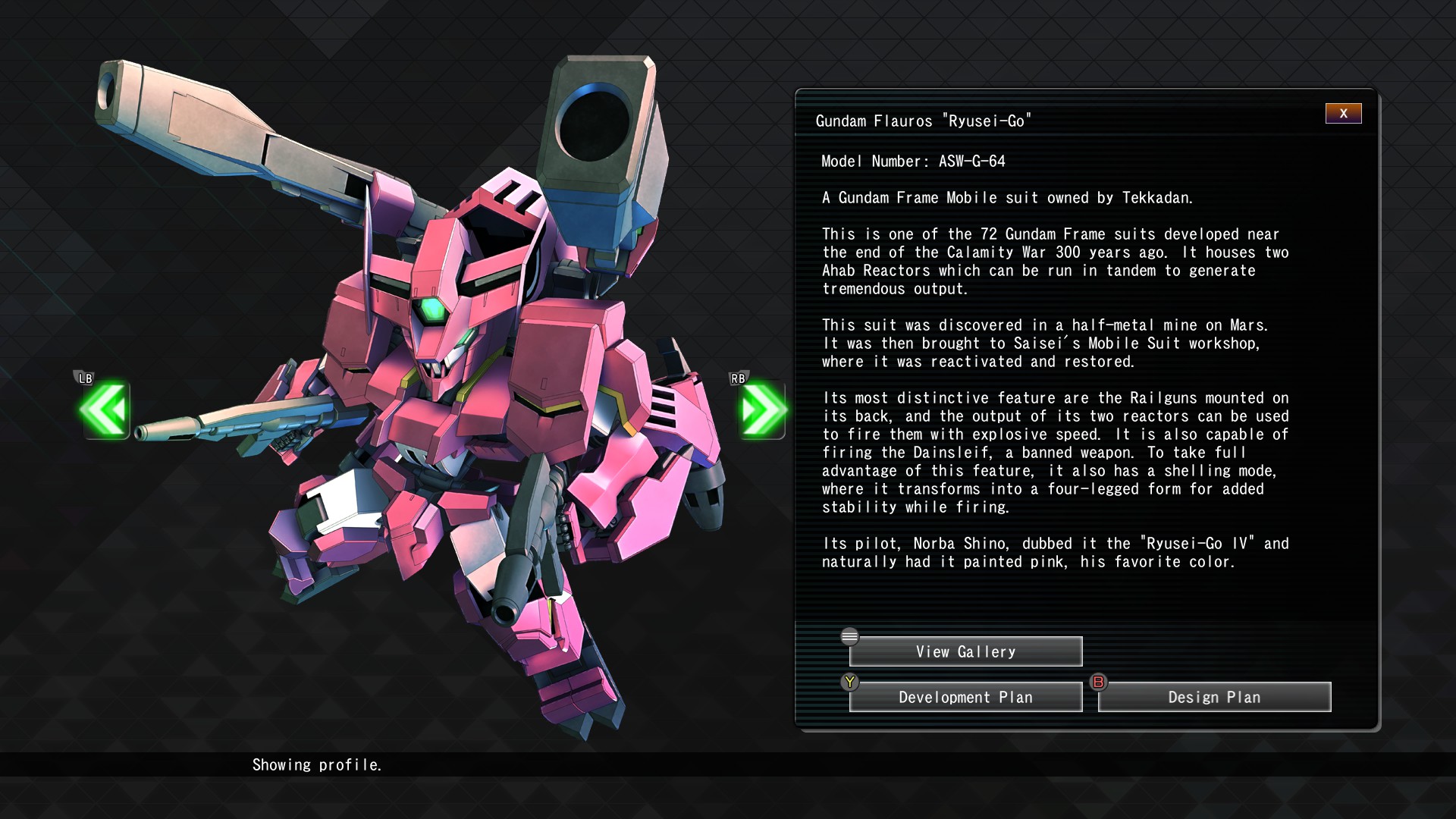This screenshot has height=819, width=1456.
Task: Go to previous unit with left green arrow
Action: pos(105,409)
